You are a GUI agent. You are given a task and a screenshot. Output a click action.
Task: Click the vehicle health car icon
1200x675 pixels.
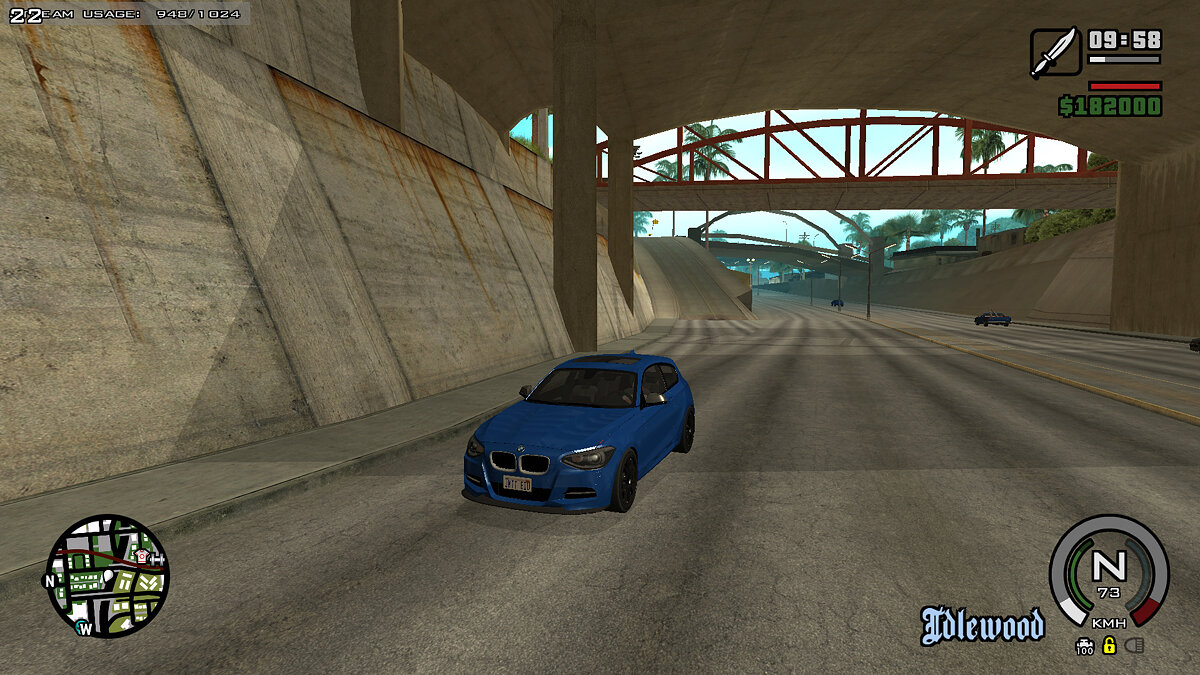pyautogui.click(x=1085, y=643)
